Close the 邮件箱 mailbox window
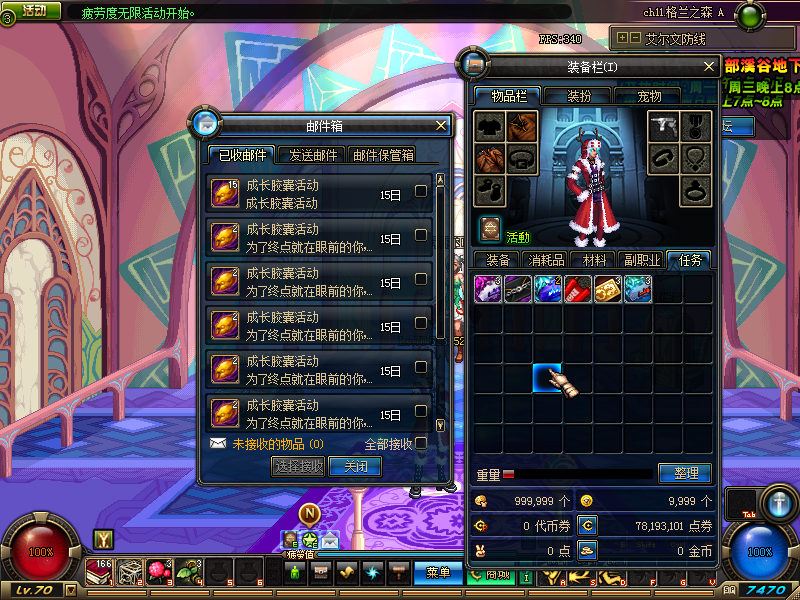Viewport: 800px width, 600px height. pyautogui.click(x=441, y=126)
